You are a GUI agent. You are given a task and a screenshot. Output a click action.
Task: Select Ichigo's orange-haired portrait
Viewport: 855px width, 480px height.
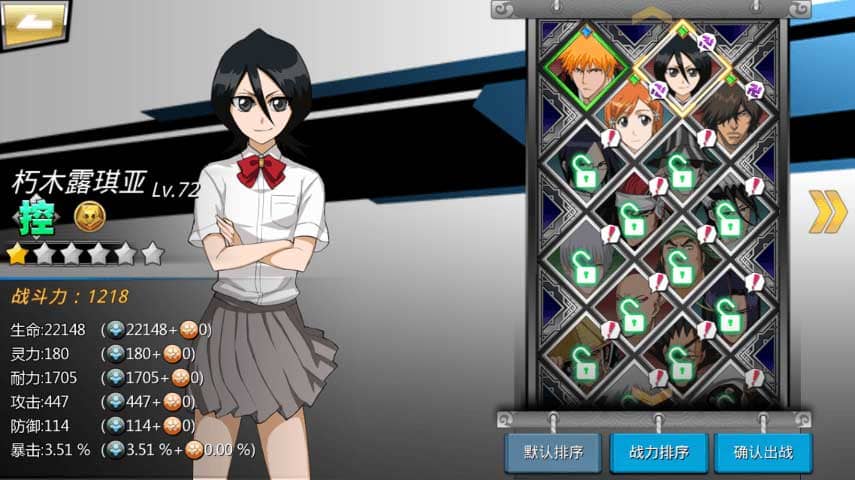point(586,66)
